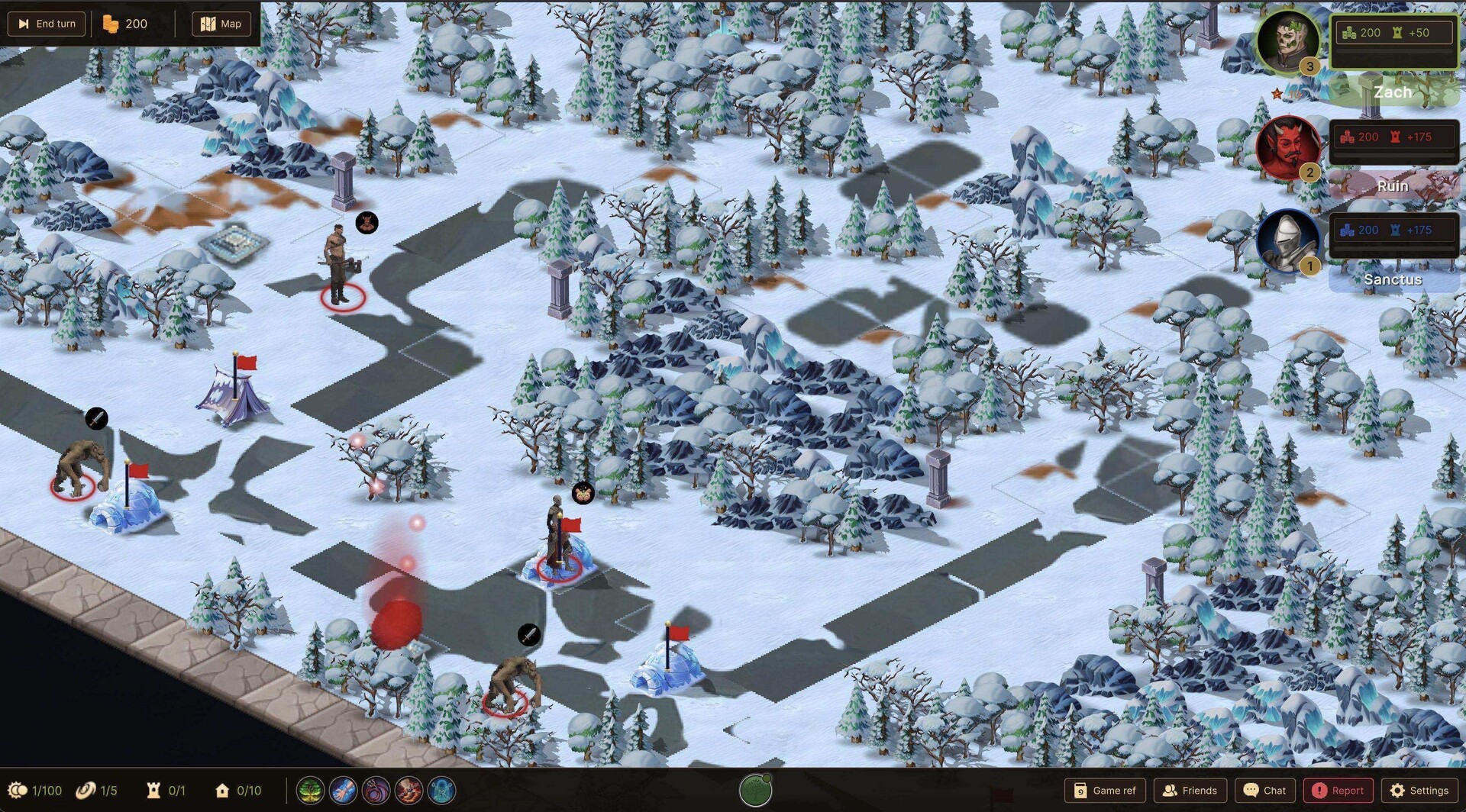Open the Chat panel
This screenshot has width=1466, height=812.
1264,791
